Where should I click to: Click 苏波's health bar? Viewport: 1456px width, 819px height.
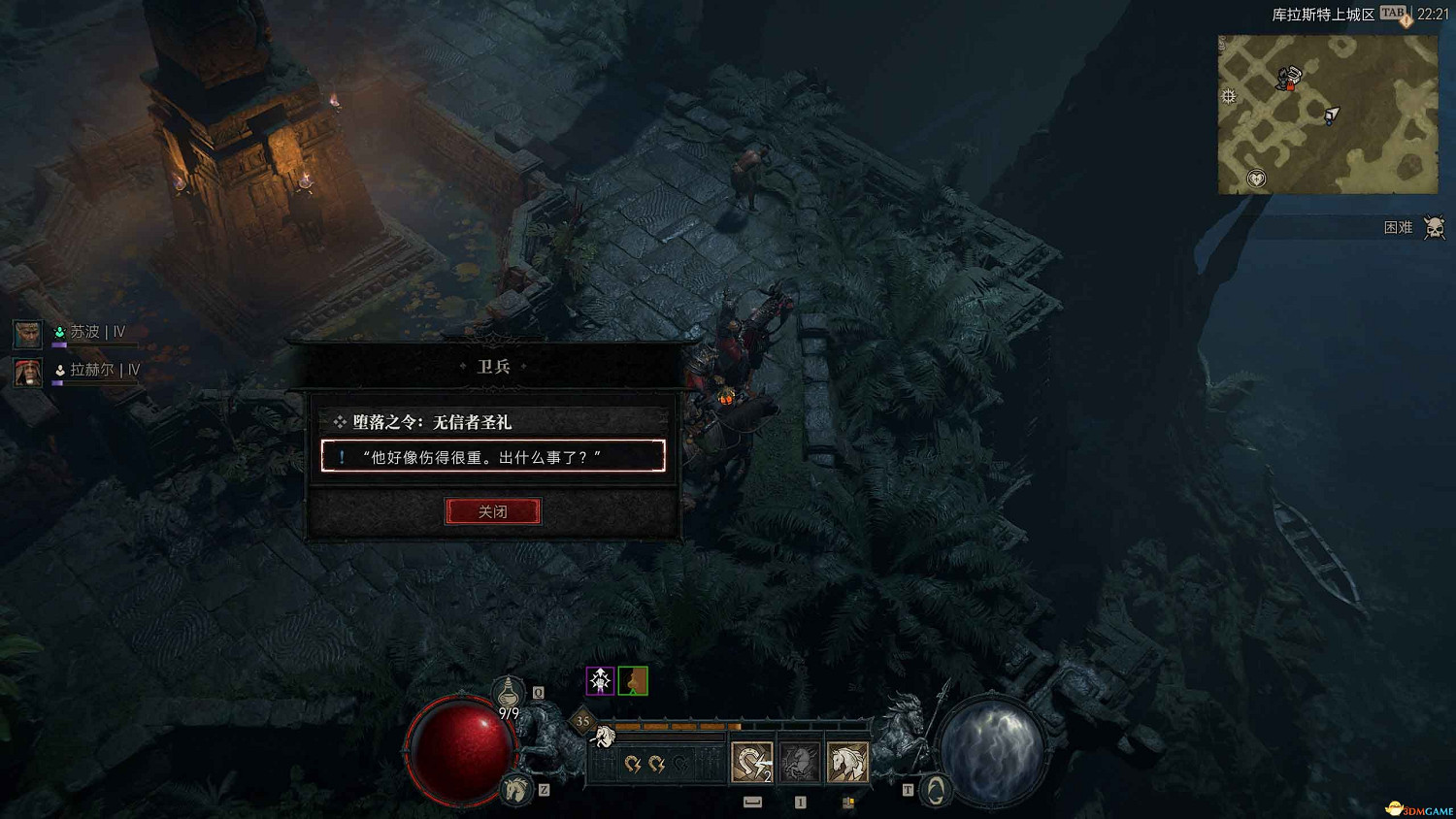(x=97, y=345)
